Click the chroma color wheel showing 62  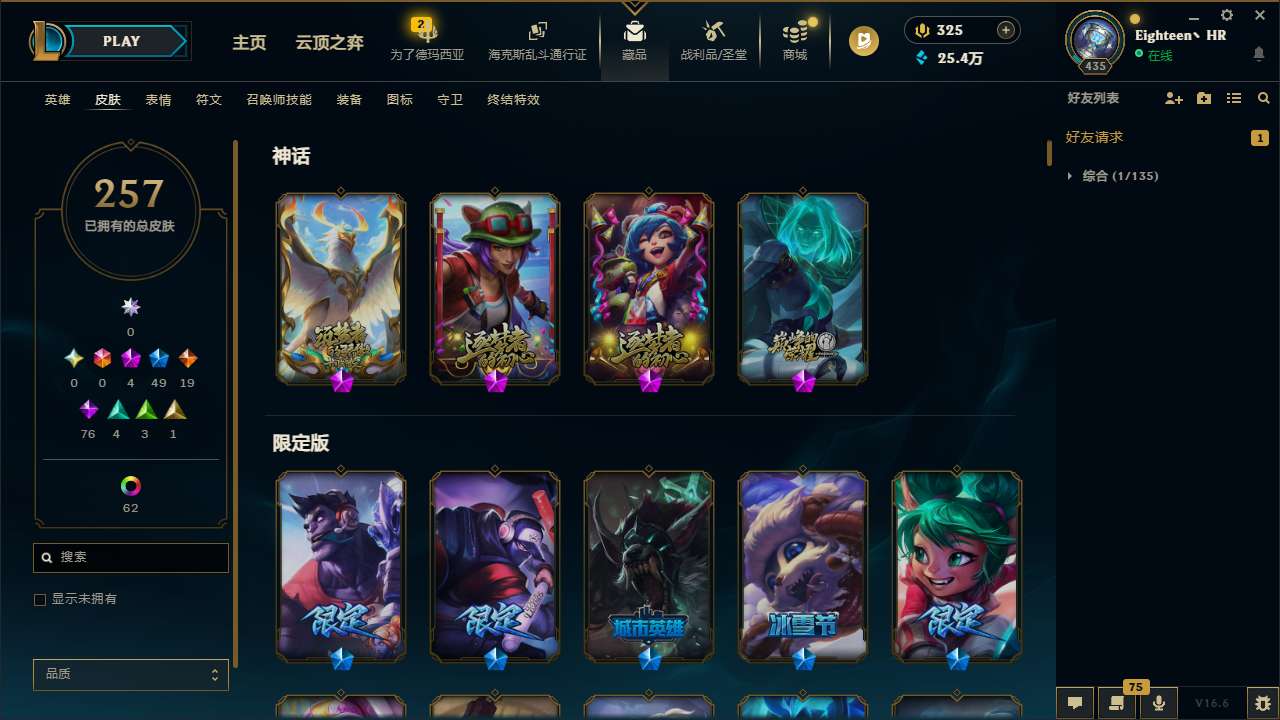tap(130, 484)
